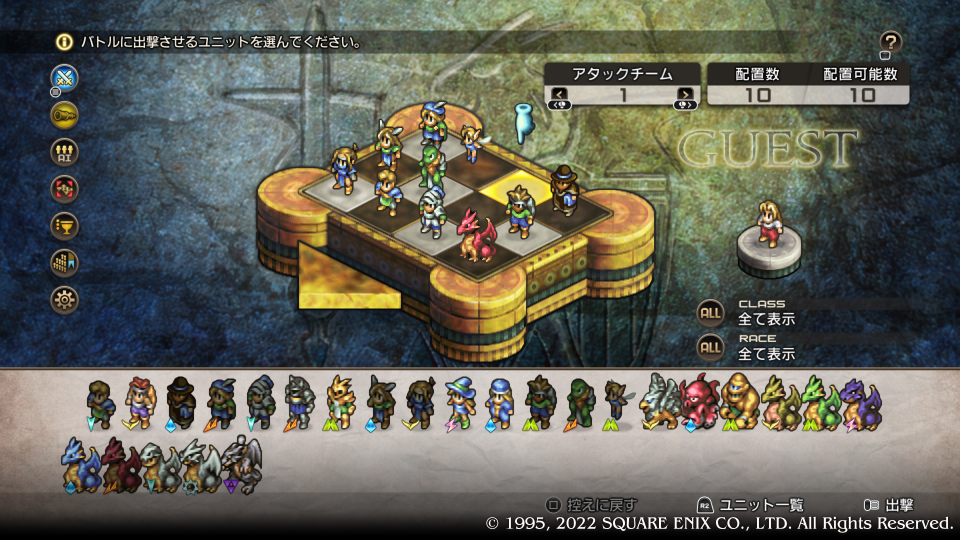Switch to the next attack team
Screen dimensions: 960x540
(685, 96)
